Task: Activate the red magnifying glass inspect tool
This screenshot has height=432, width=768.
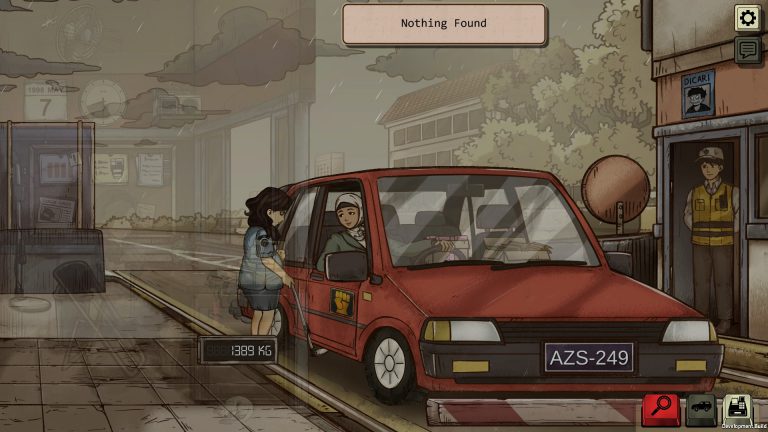Action: coord(661,408)
